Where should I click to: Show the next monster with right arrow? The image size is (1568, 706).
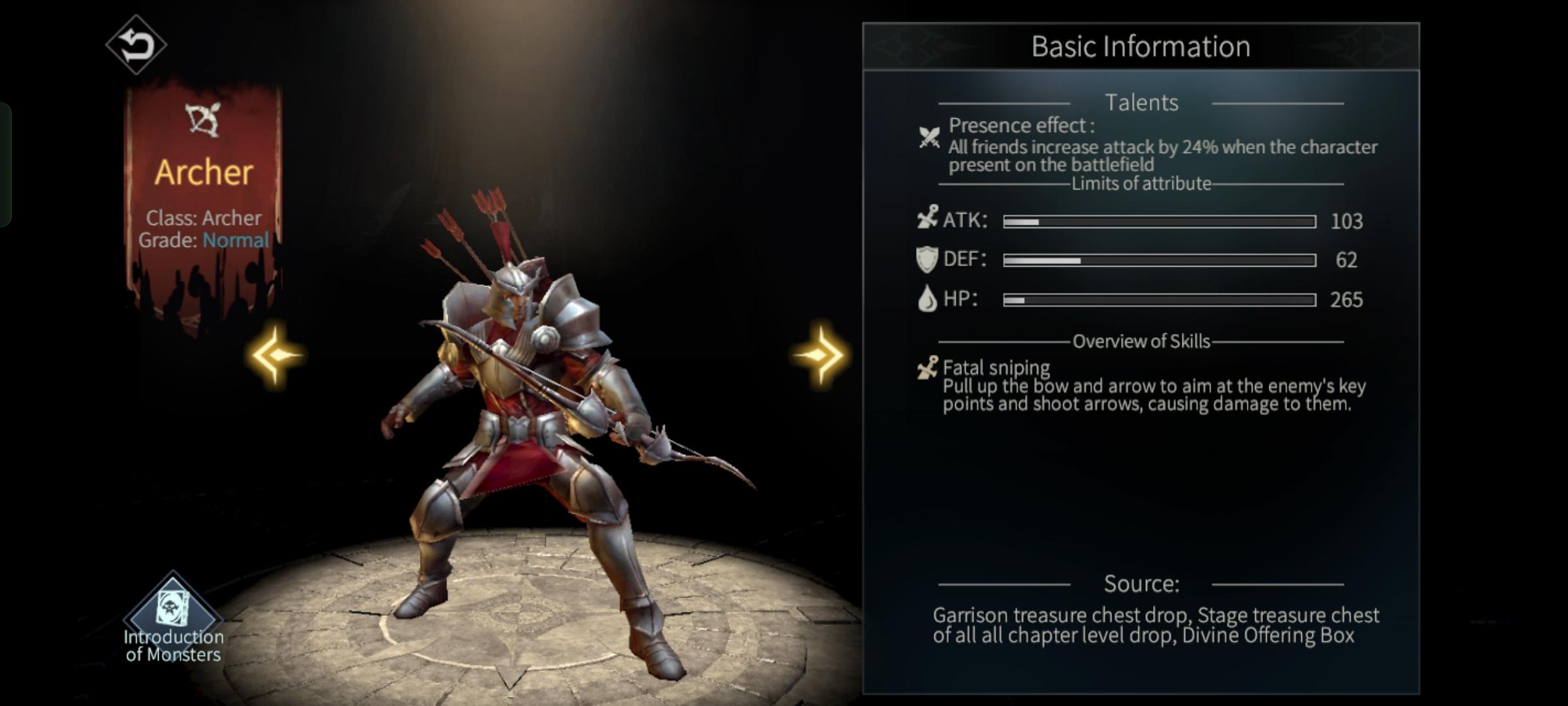coord(820,355)
